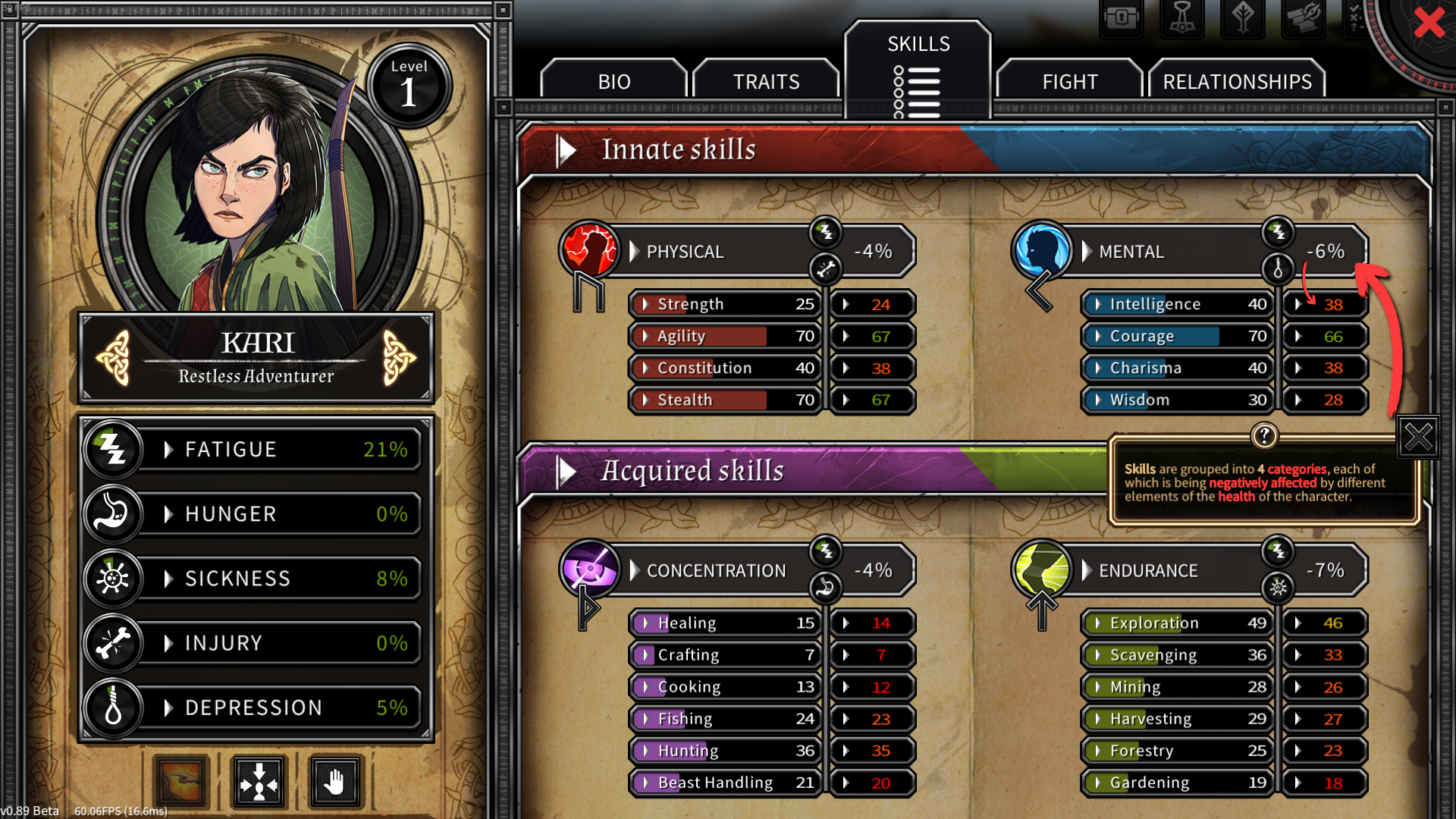Viewport: 1456px width, 819px height.
Task: Show the RELATIONSHIPS tab
Action: (1237, 81)
